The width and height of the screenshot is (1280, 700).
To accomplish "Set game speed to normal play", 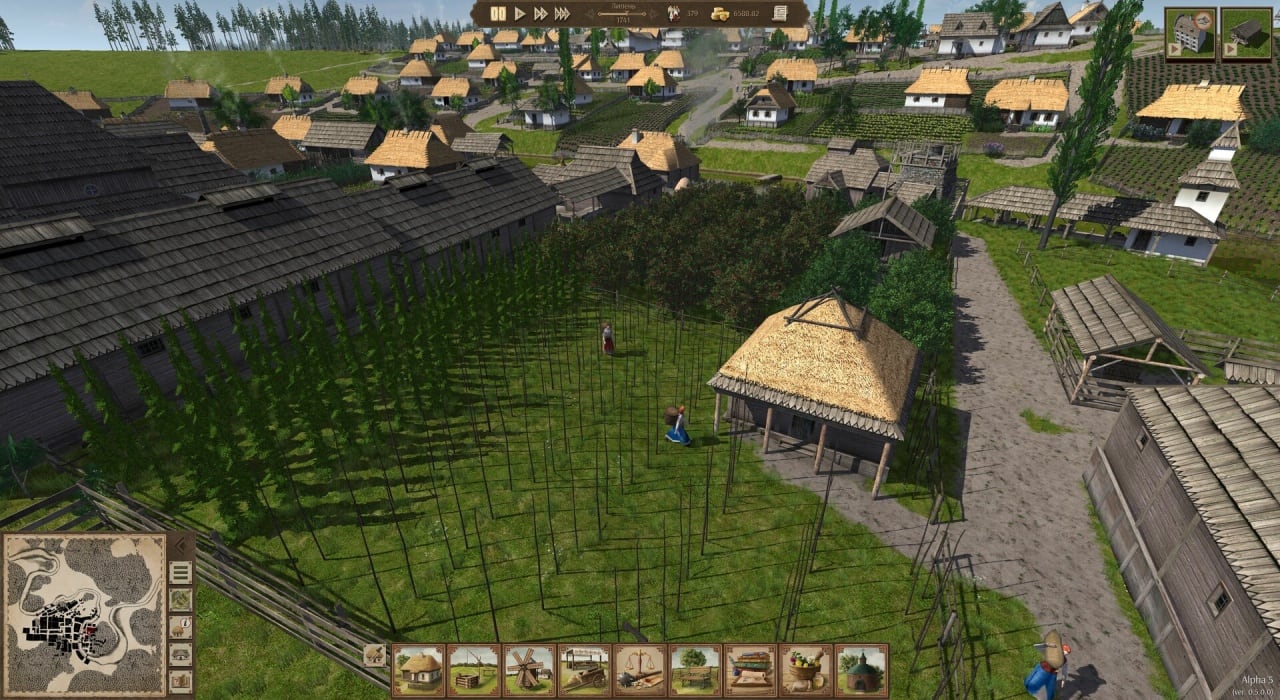I will [x=520, y=13].
